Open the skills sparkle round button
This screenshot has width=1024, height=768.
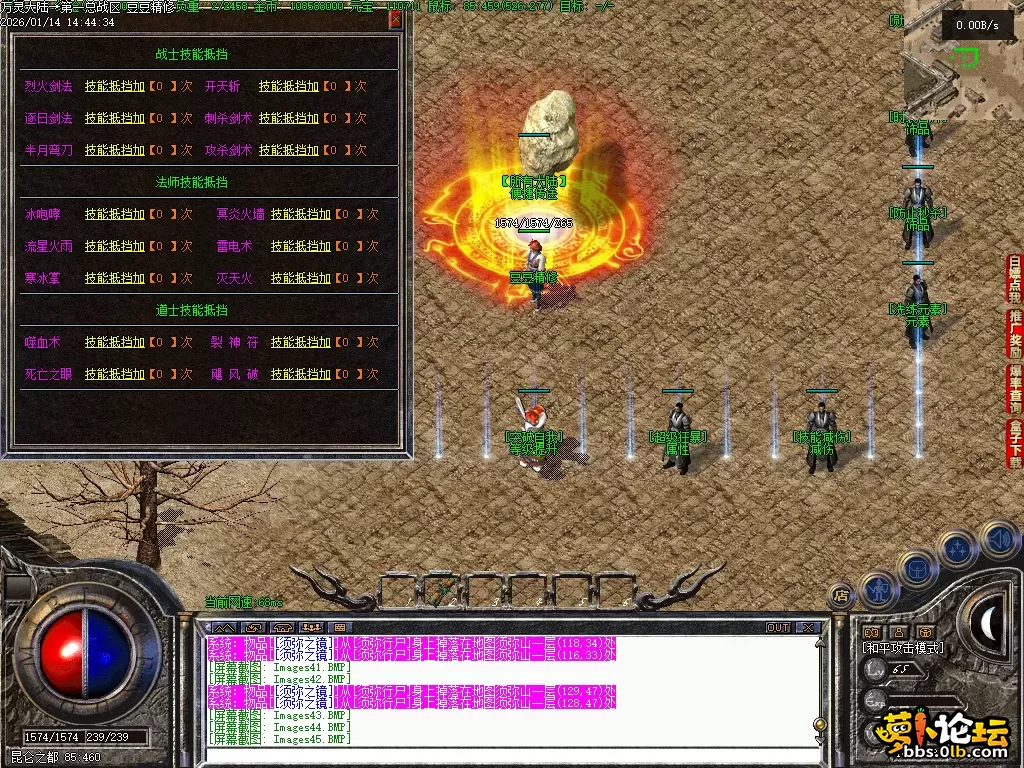coord(957,549)
